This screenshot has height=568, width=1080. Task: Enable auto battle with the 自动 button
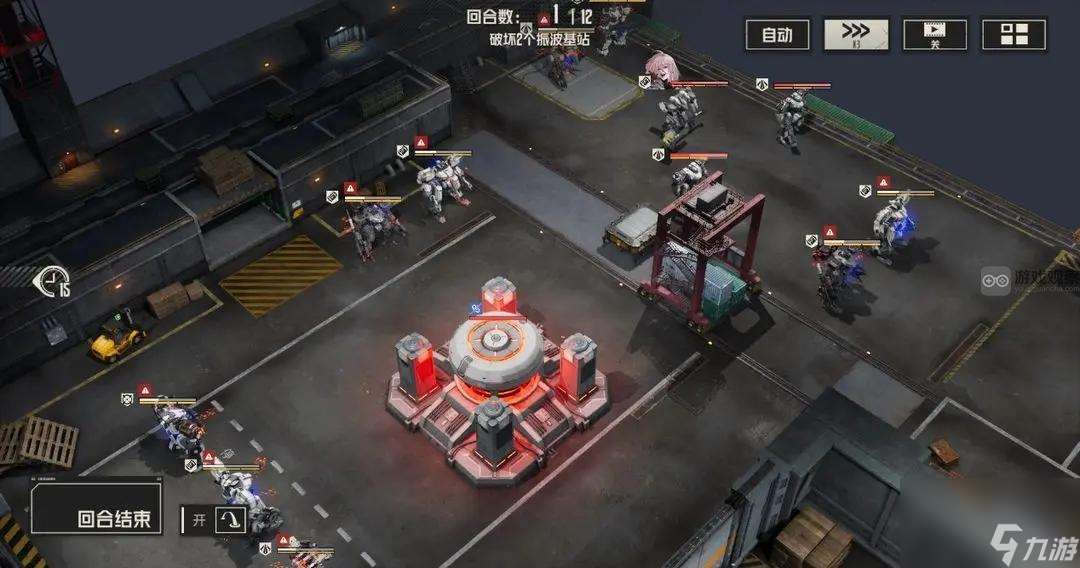click(x=777, y=35)
